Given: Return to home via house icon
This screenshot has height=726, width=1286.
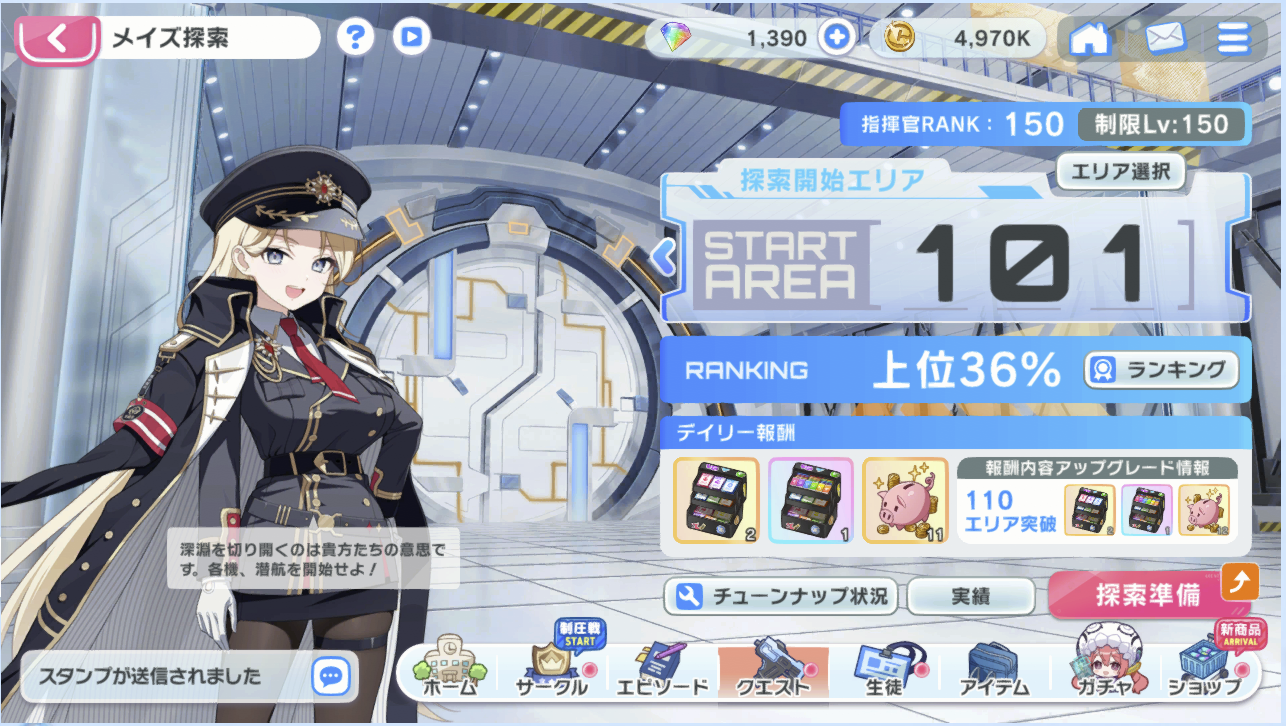Looking at the screenshot, I should (x=1090, y=38).
